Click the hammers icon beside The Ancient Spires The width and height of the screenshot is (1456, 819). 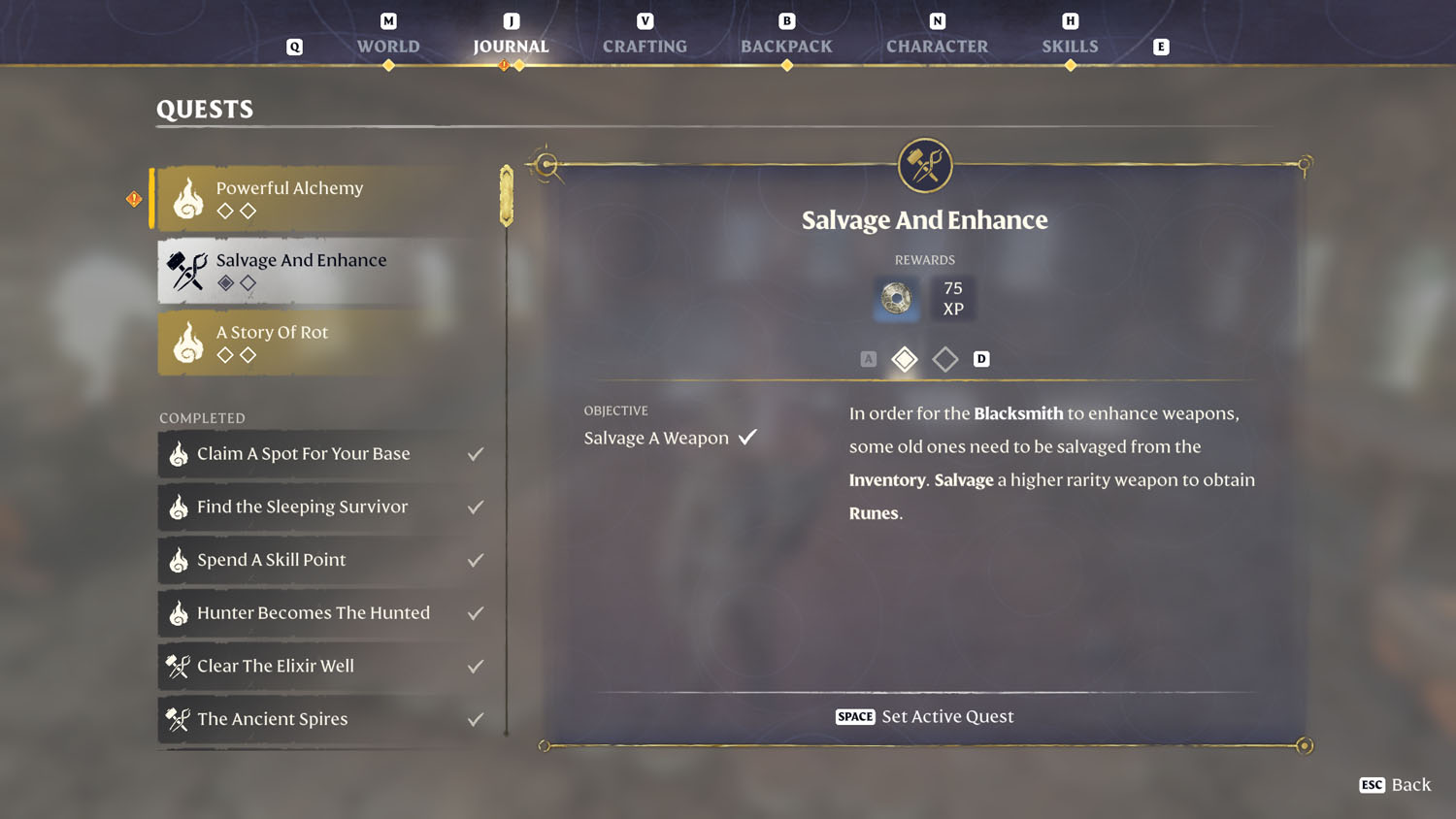coord(177,719)
